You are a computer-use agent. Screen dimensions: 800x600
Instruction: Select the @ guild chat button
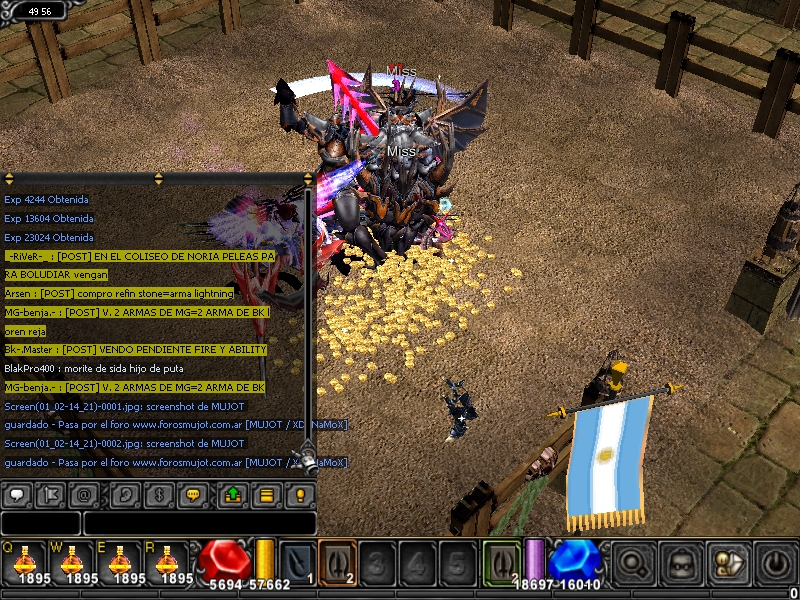[x=85, y=494]
